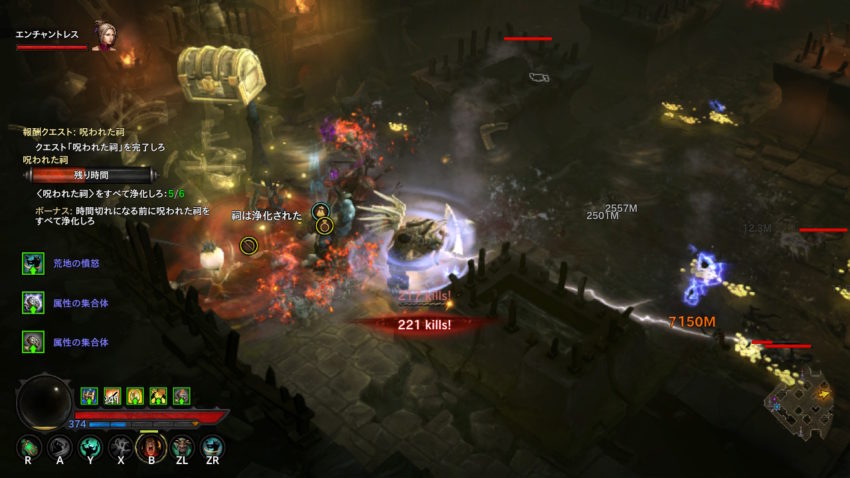Select the grey tree-shaped skill icon
850x478 pixels.
click(120, 447)
